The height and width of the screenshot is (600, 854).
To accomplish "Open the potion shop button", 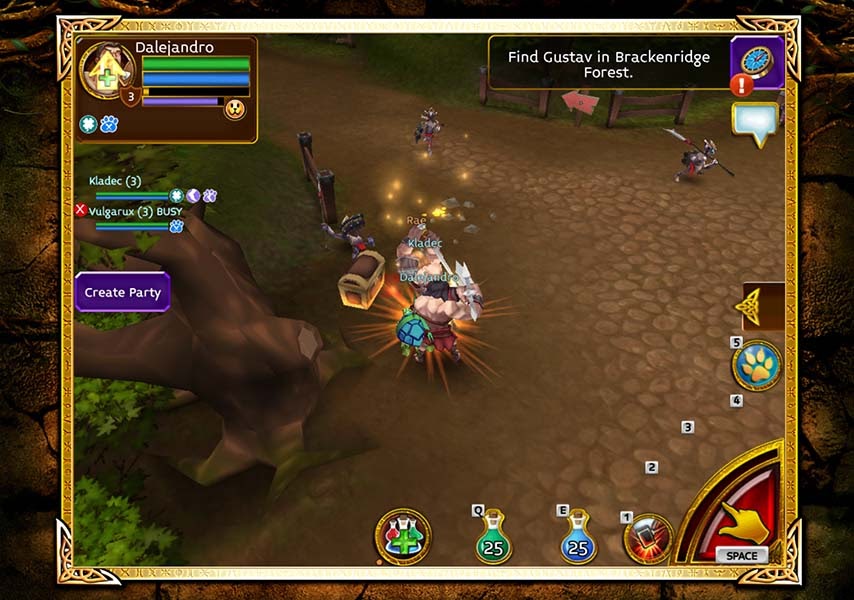I will click(404, 537).
